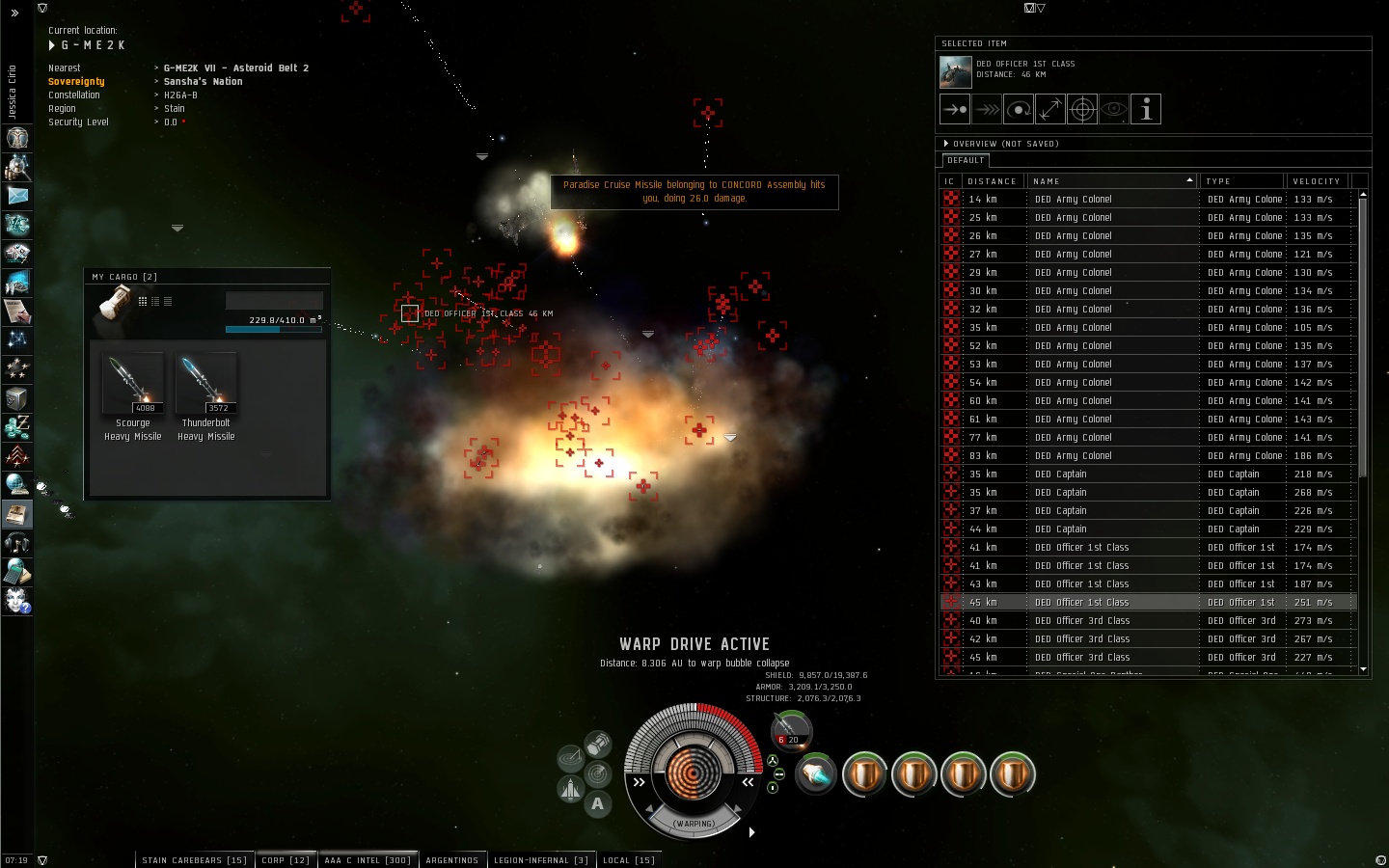Sort overview by the Distance column

(992, 181)
